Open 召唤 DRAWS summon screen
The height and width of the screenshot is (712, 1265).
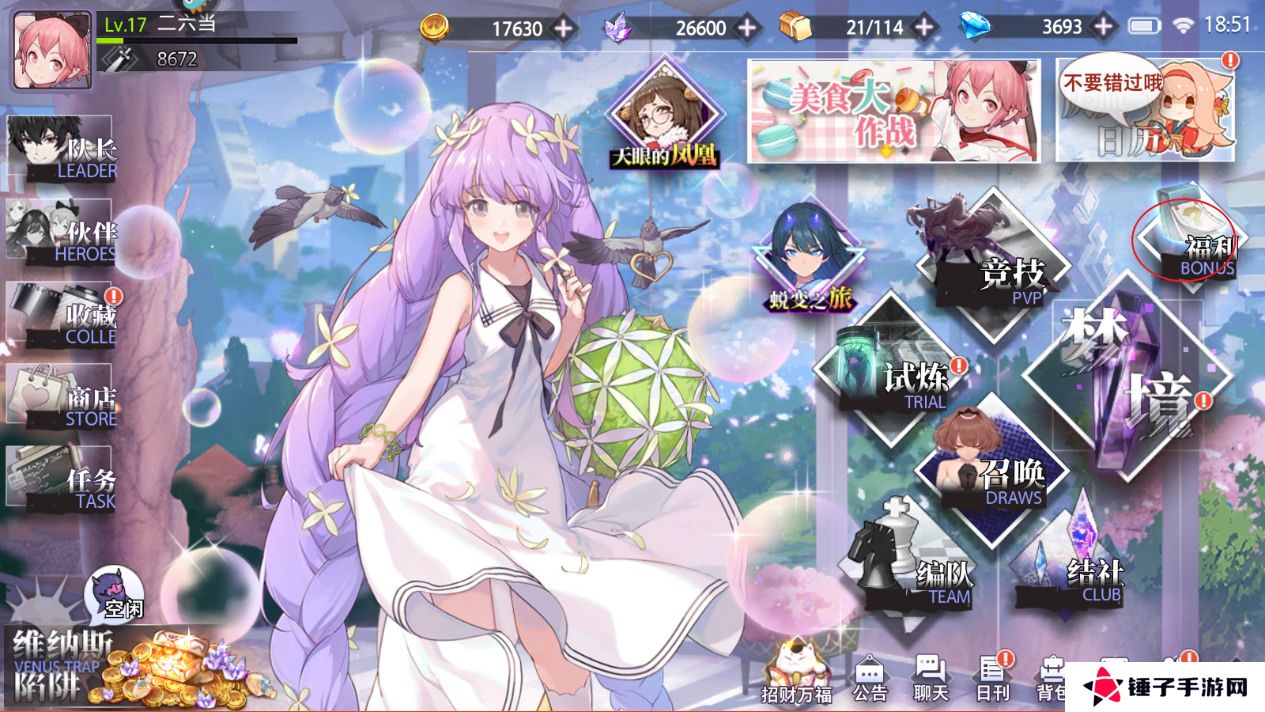pyautogui.click(x=990, y=472)
